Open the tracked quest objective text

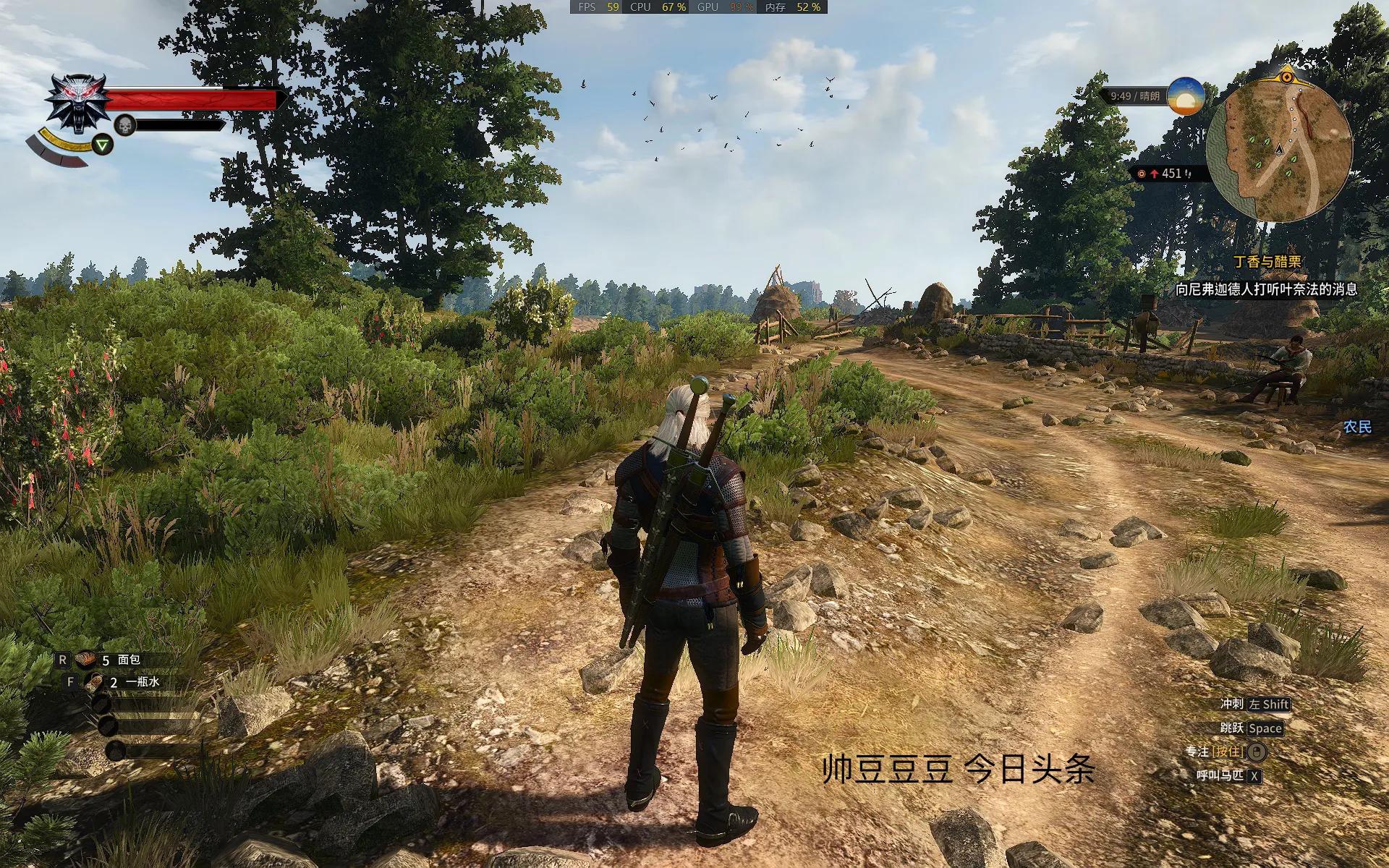1266,289
